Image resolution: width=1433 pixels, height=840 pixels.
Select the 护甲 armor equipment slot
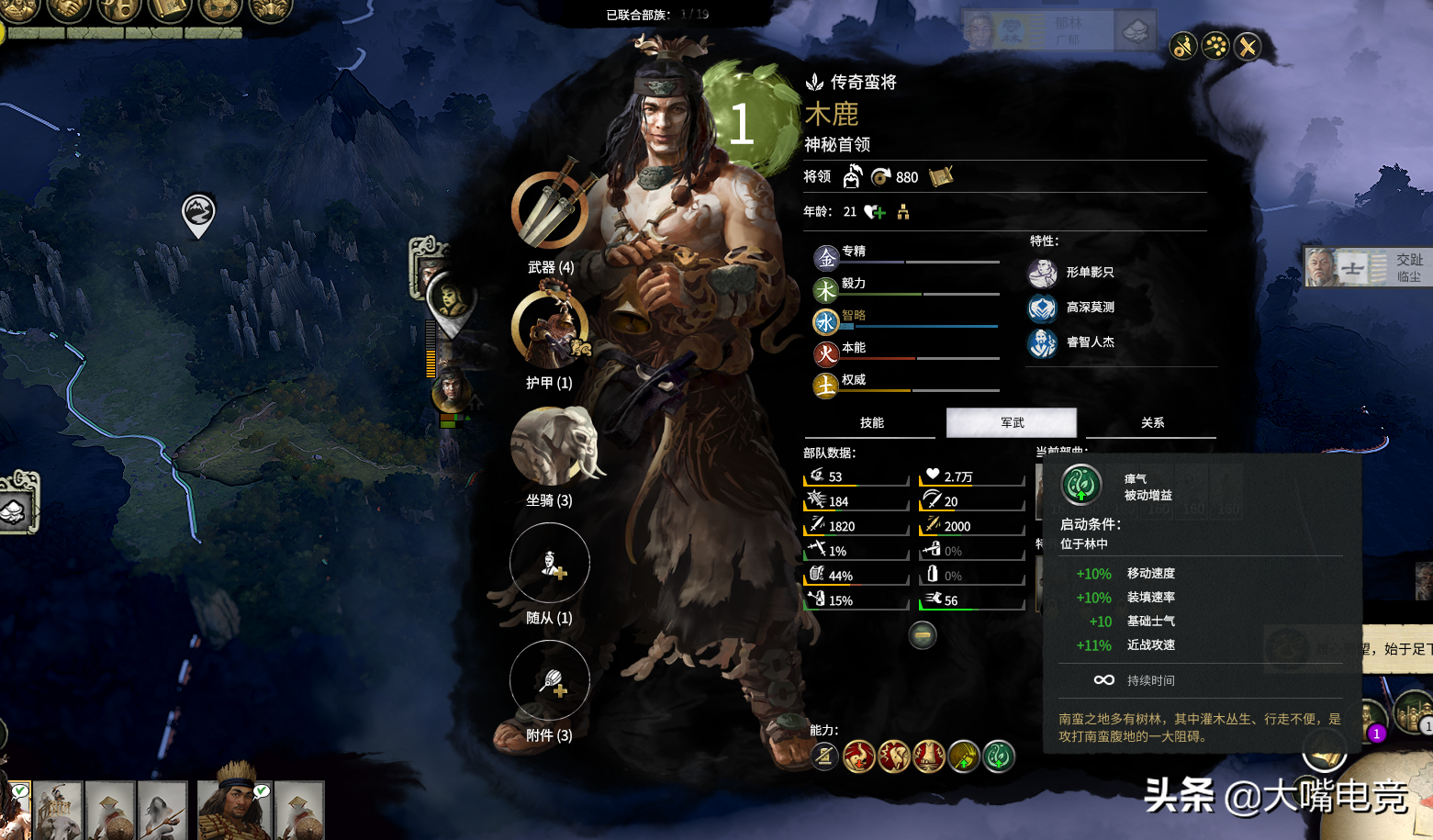tap(549, 329)
